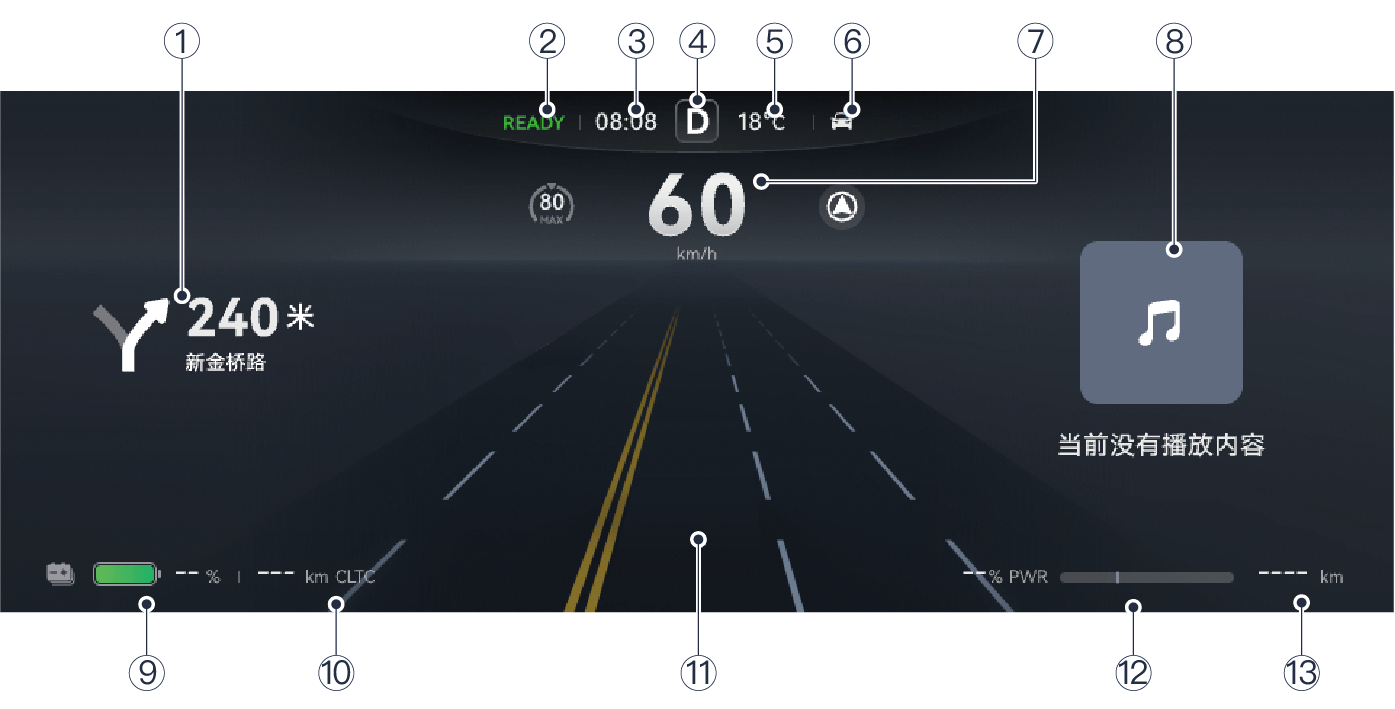Select the D gear indicator box
This screenshot has width=1395, height=709.
pos(697,123)
